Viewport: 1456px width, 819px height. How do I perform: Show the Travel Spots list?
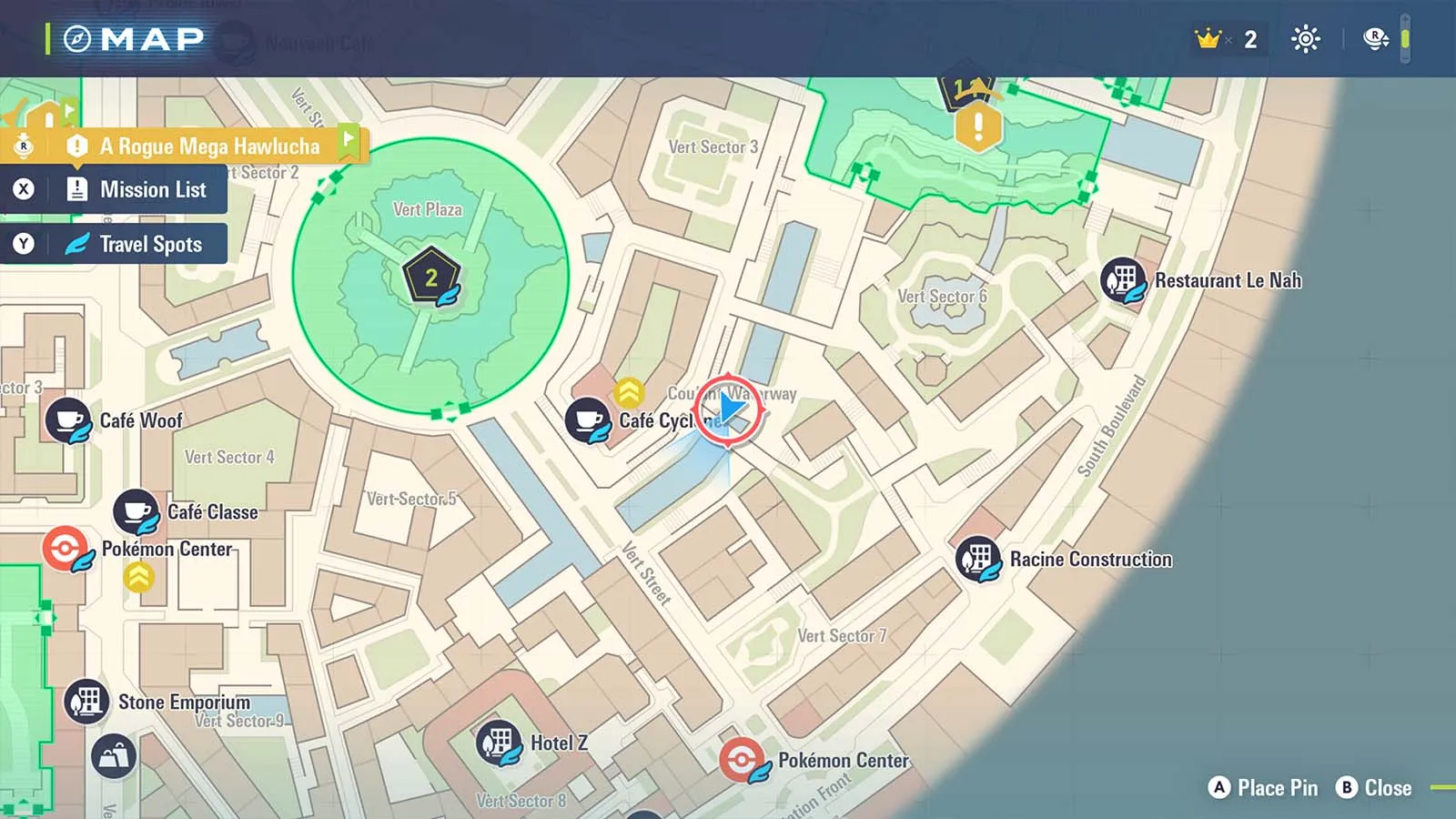click(x=150, y=244)
